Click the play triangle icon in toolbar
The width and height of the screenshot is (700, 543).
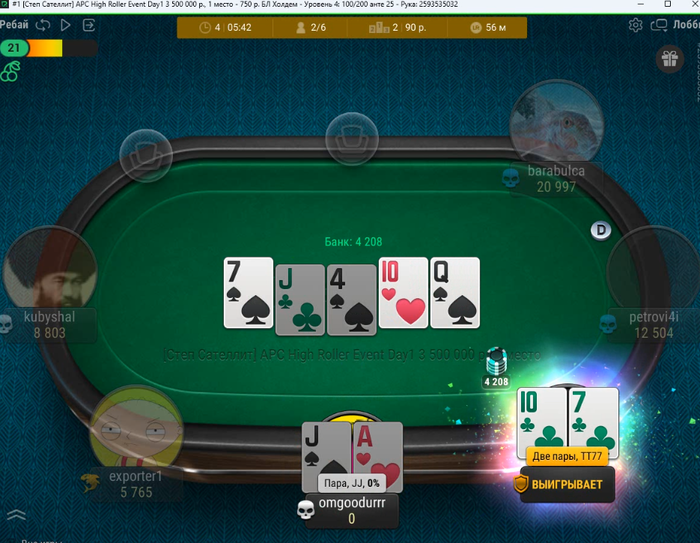click(x=66, y=25)
